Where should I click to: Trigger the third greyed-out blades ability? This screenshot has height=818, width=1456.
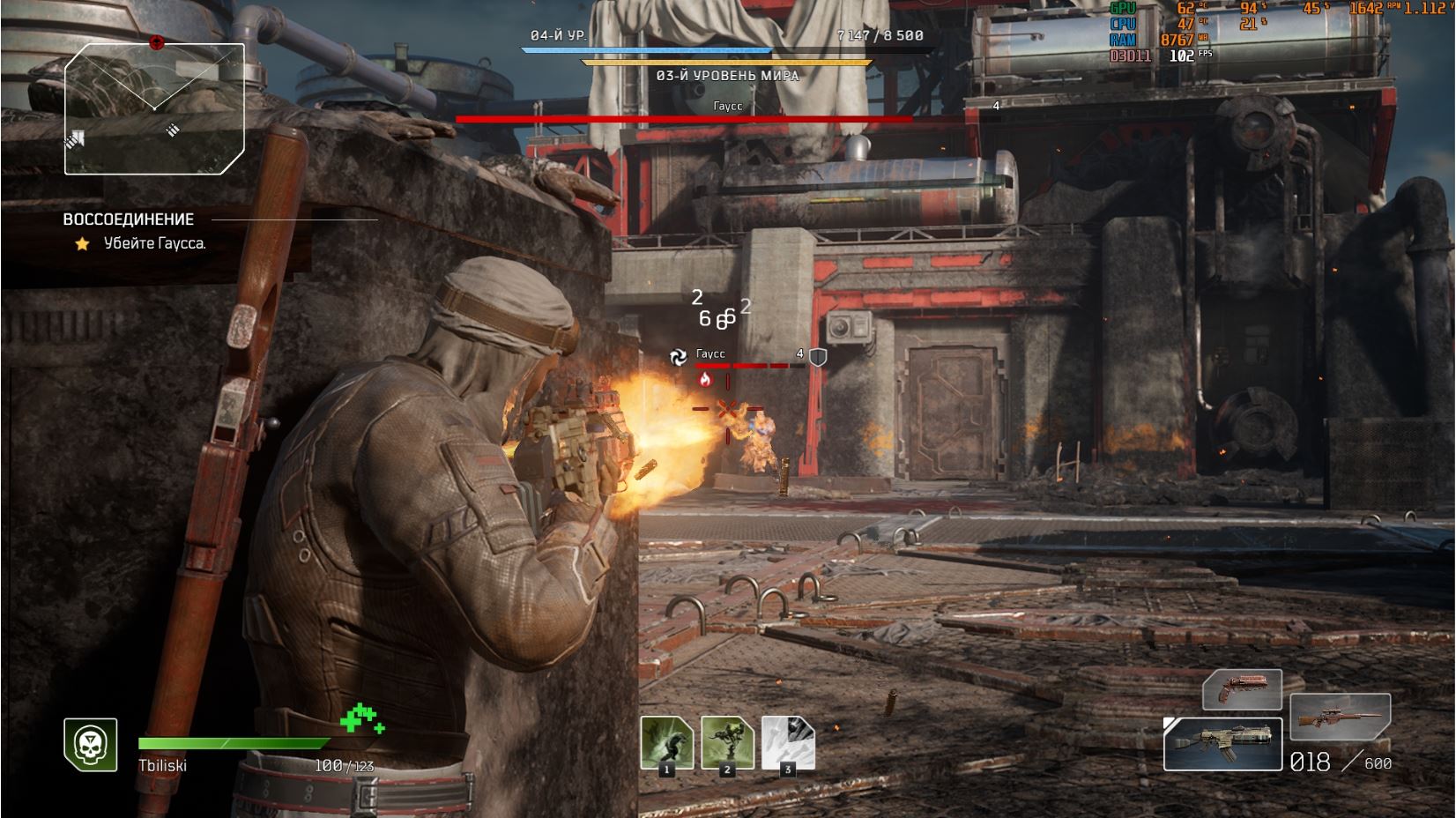click(788, 741)
